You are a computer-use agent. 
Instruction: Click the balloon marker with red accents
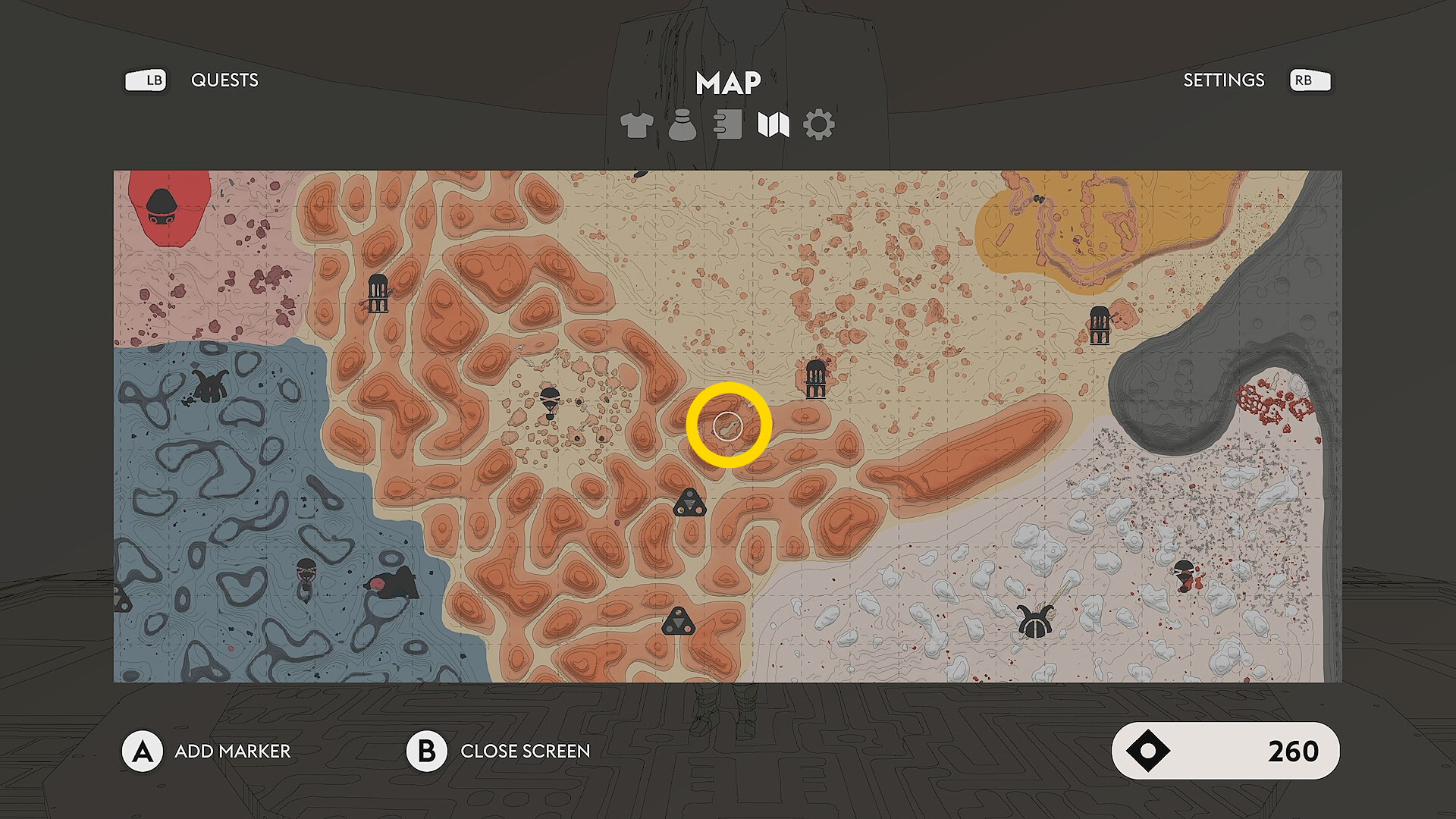pyautogui.click(x=1184, y=576)
